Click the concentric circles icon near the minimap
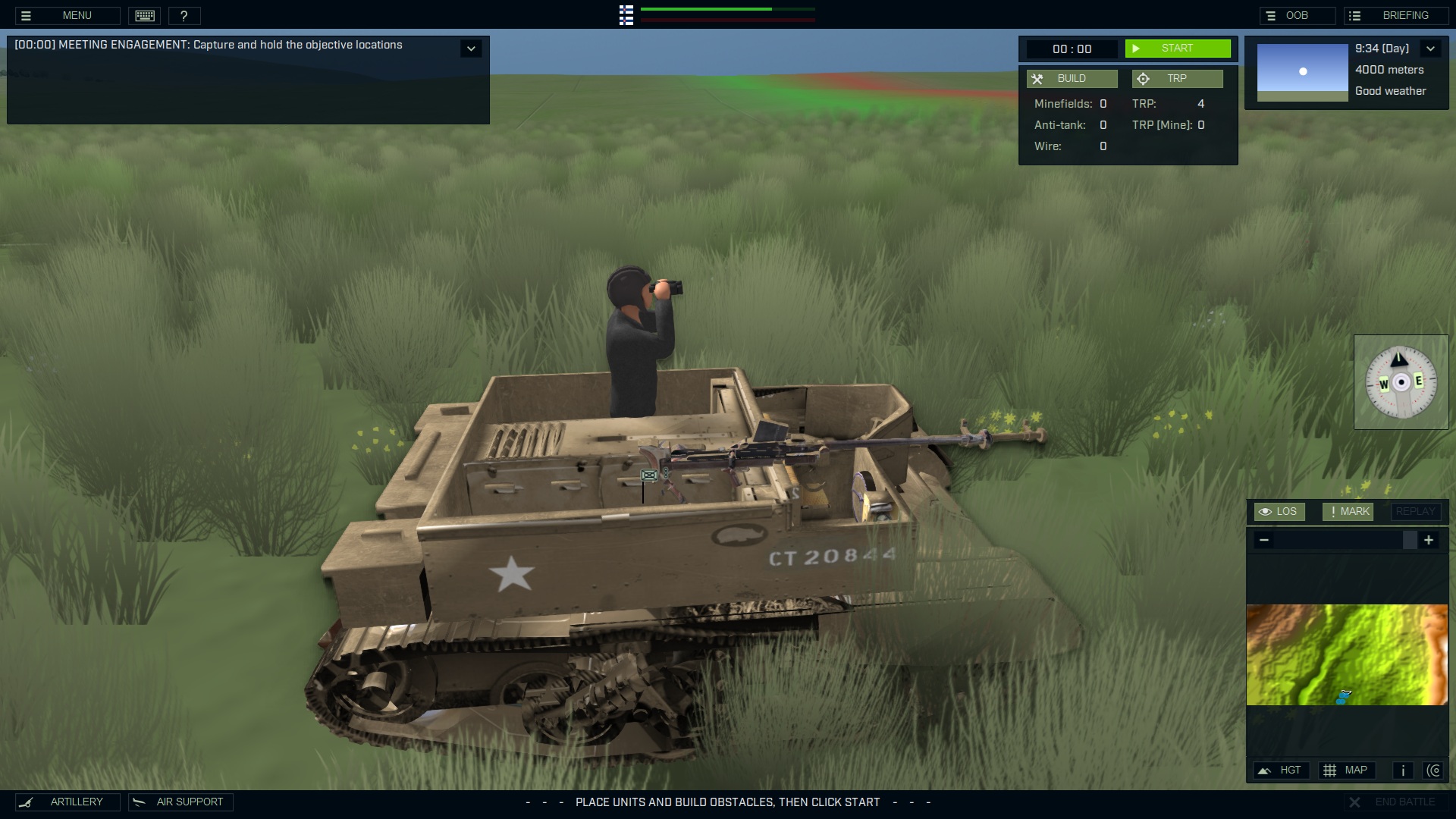Screen dimensions: 1456x819 (x=1435, y=770)
